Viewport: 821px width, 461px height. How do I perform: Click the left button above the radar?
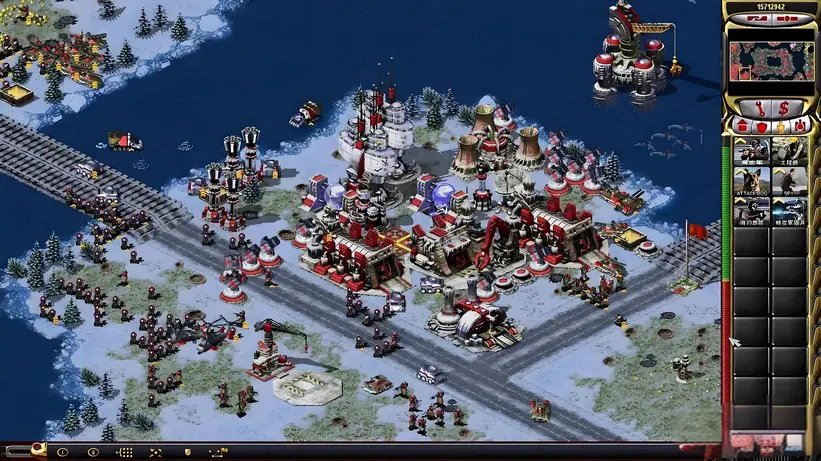754,19
